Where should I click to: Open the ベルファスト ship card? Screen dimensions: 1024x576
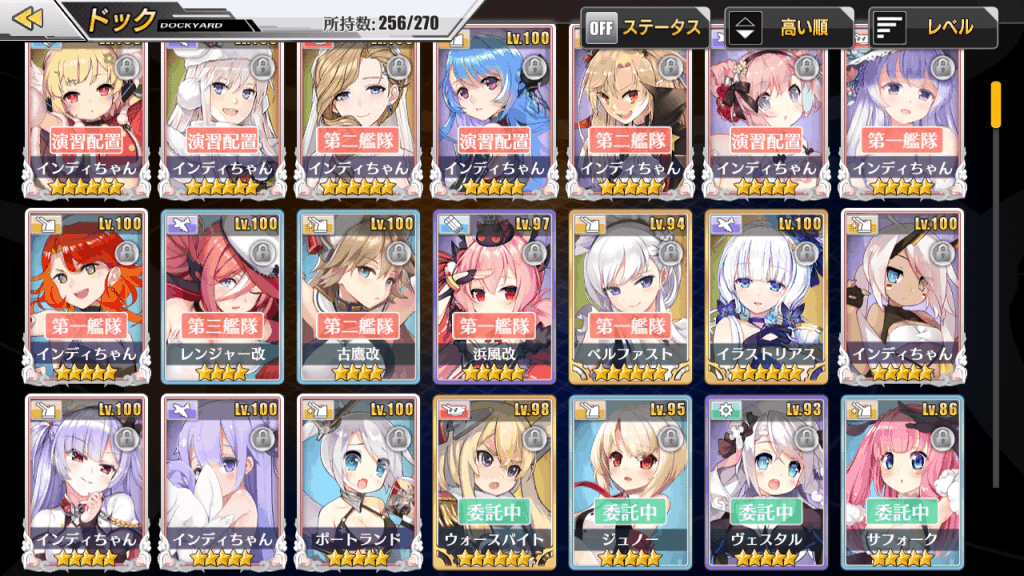[x=630, y=295]
